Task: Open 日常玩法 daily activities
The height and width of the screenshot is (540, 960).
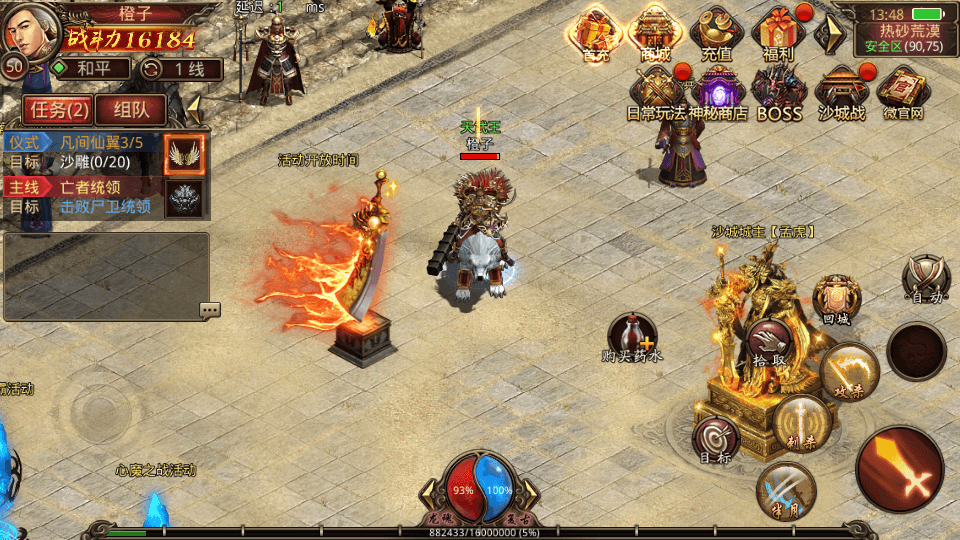Action: point(656,92)
